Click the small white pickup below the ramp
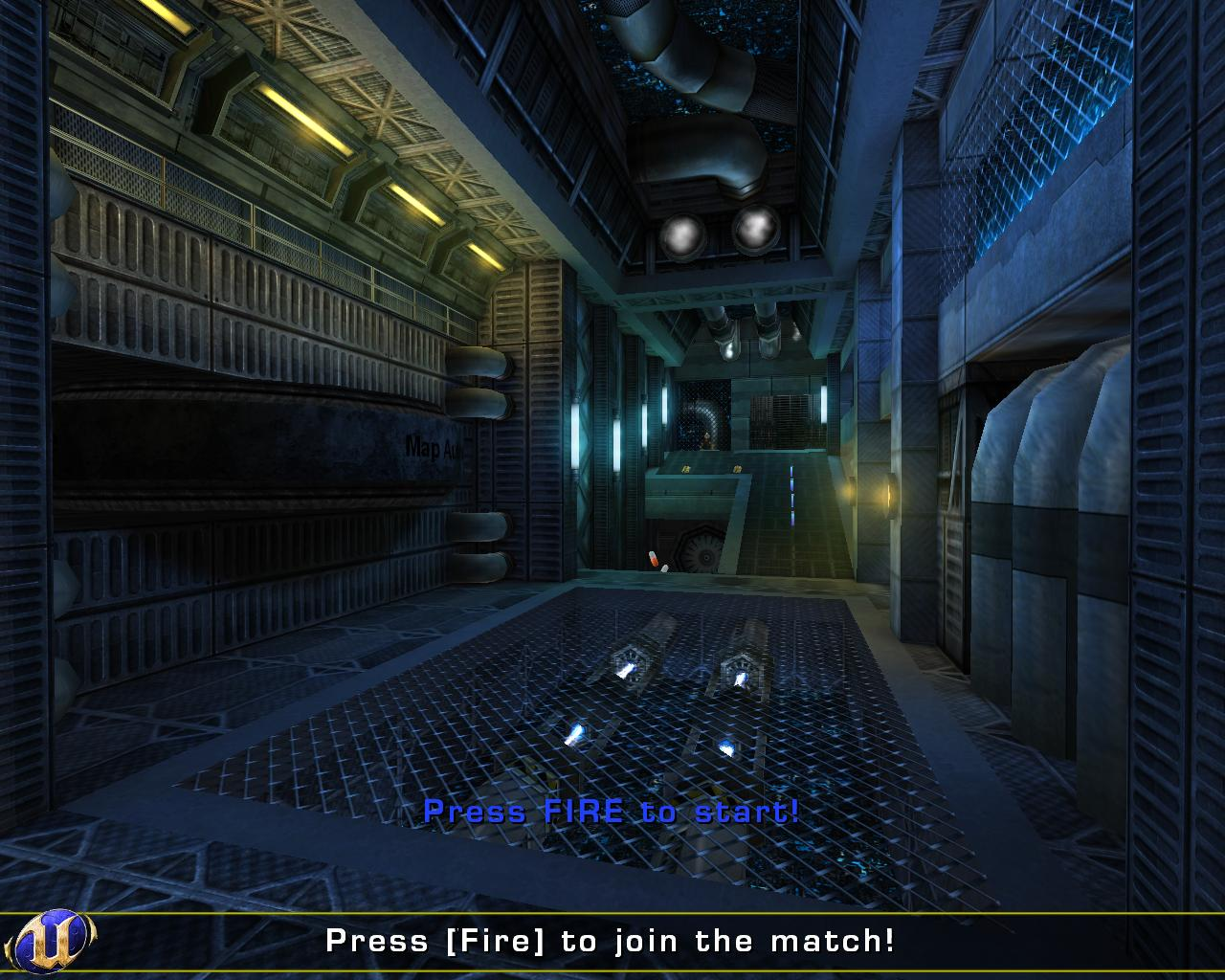The width and height of the screenshot is (1225, 980). [x=665, y=568]
